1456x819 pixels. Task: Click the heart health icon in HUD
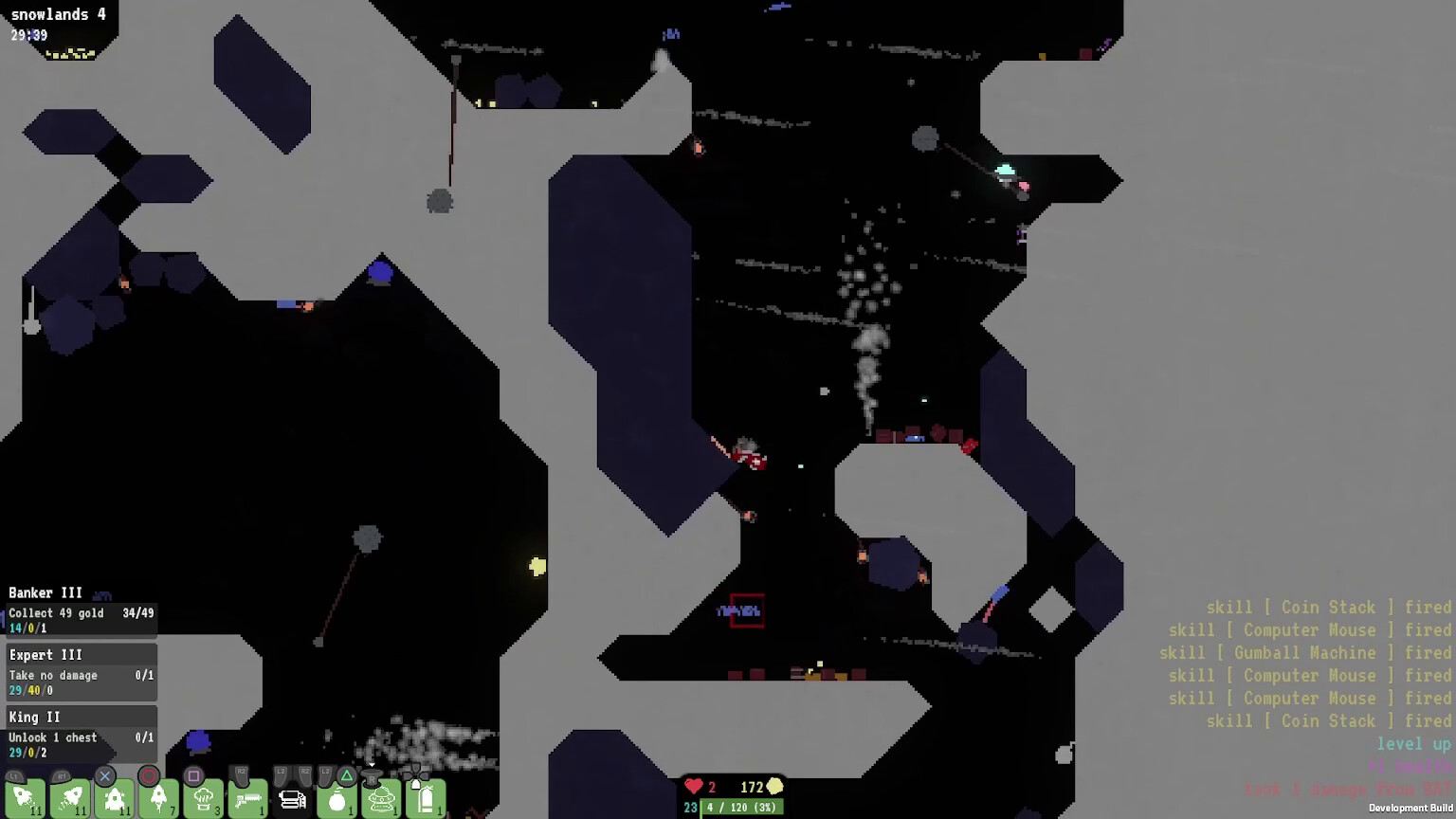tap(694, 787)
